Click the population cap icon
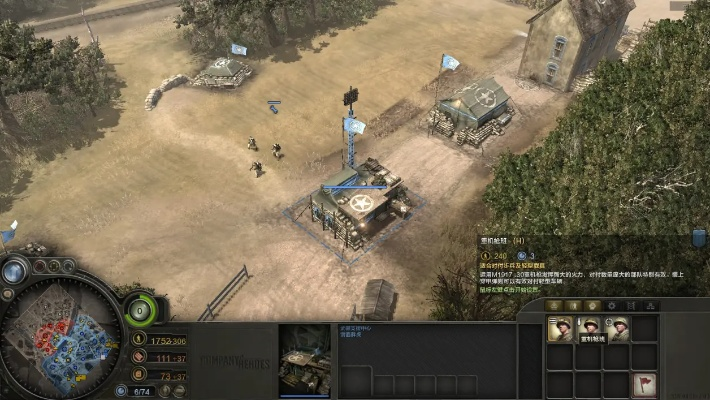Image resolution: width=710 pixels, height=400 pixels. [x=123, y=391]
